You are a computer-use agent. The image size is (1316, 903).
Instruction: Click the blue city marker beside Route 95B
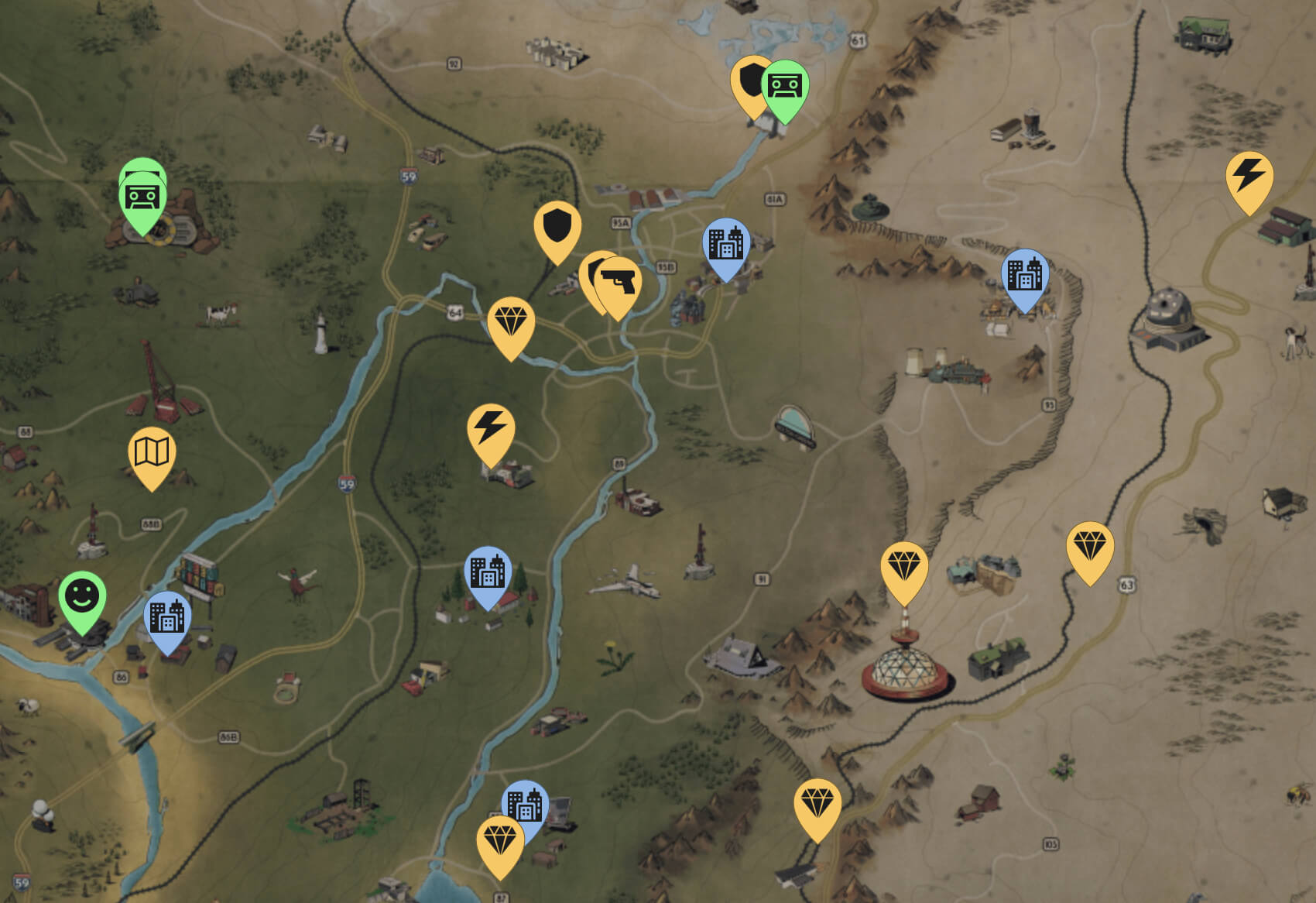[726, 244]
